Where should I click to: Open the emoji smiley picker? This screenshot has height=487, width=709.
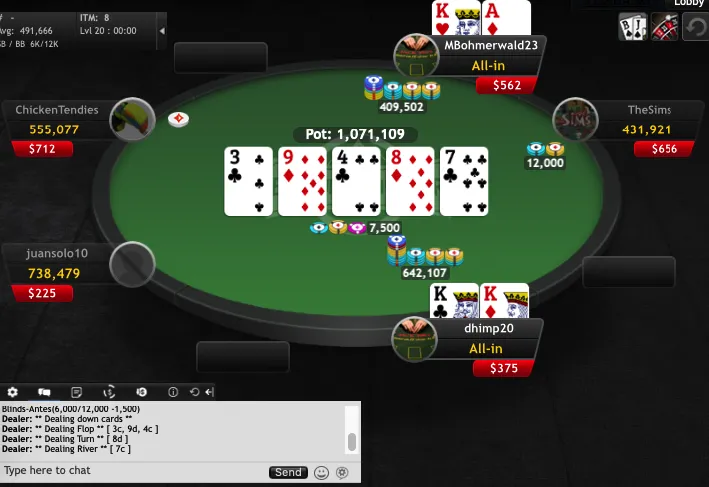321,472
